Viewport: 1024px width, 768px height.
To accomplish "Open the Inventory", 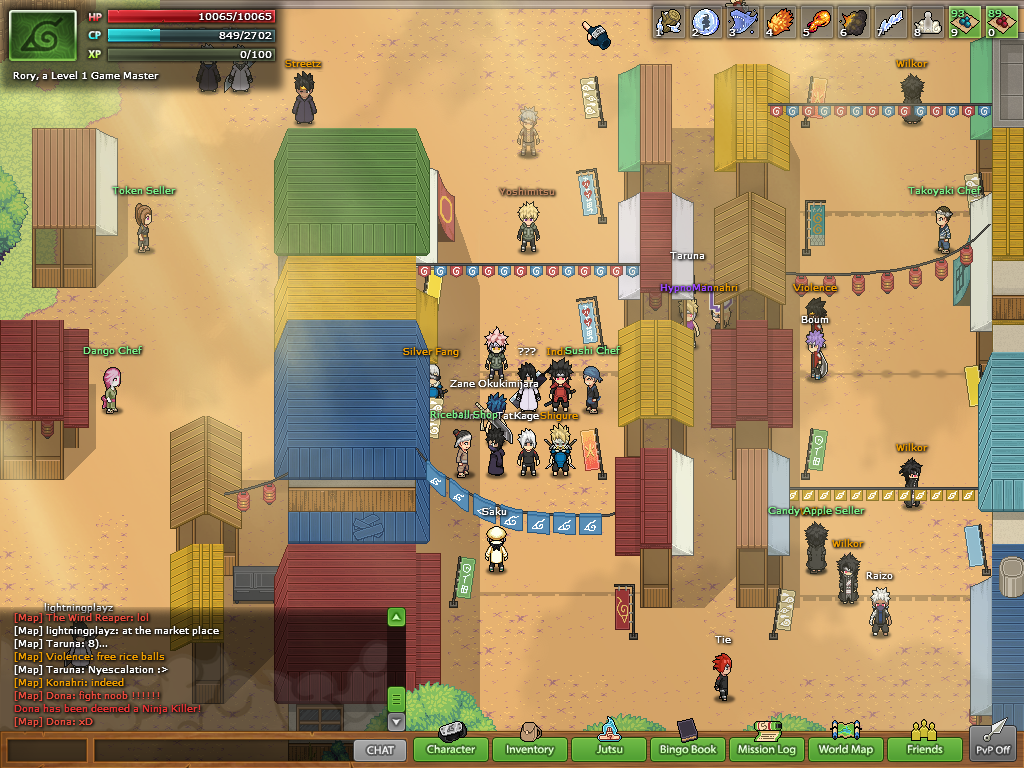I will click(529, 749).
